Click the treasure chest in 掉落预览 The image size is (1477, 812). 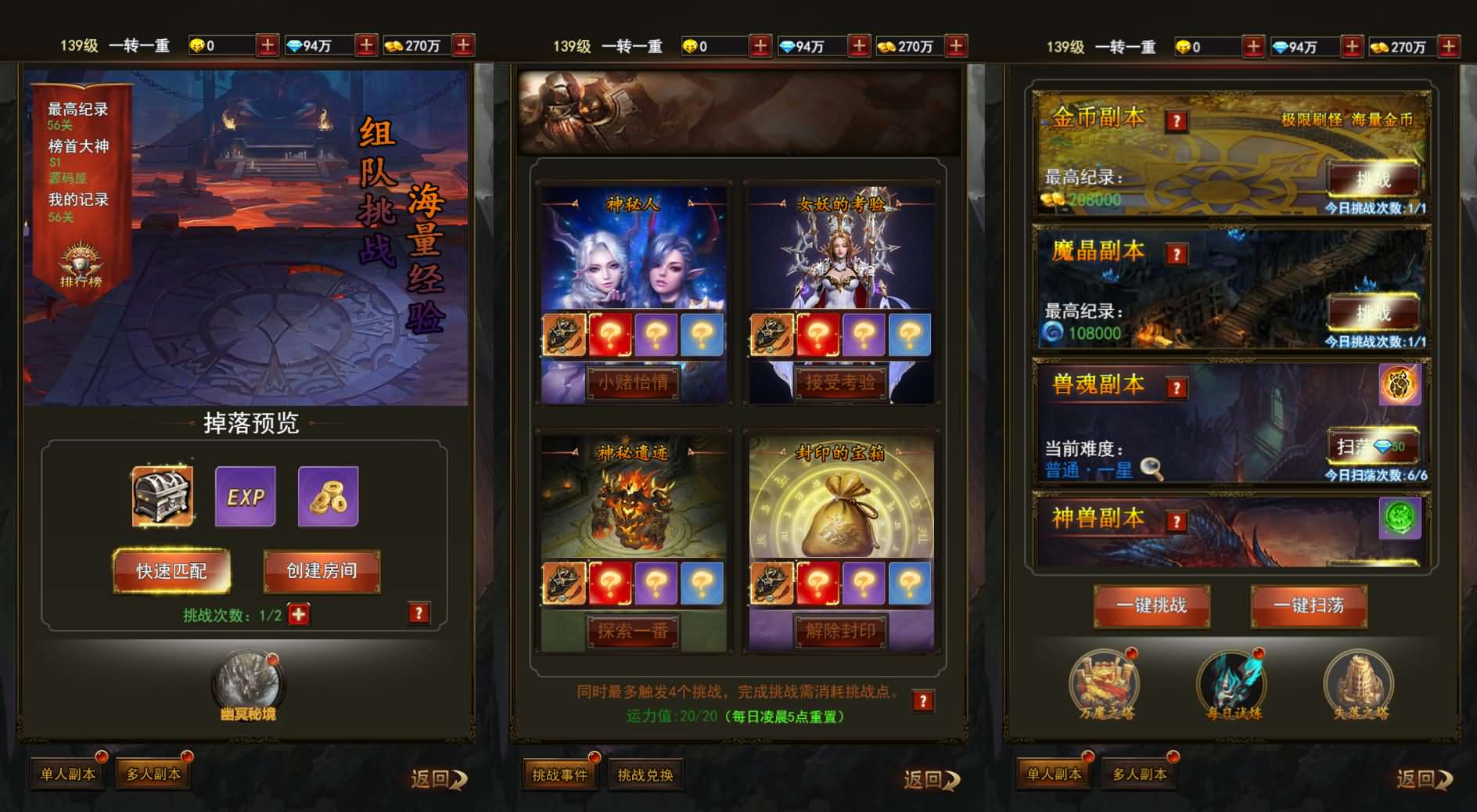pyautogui.click(x=162, y=495)
